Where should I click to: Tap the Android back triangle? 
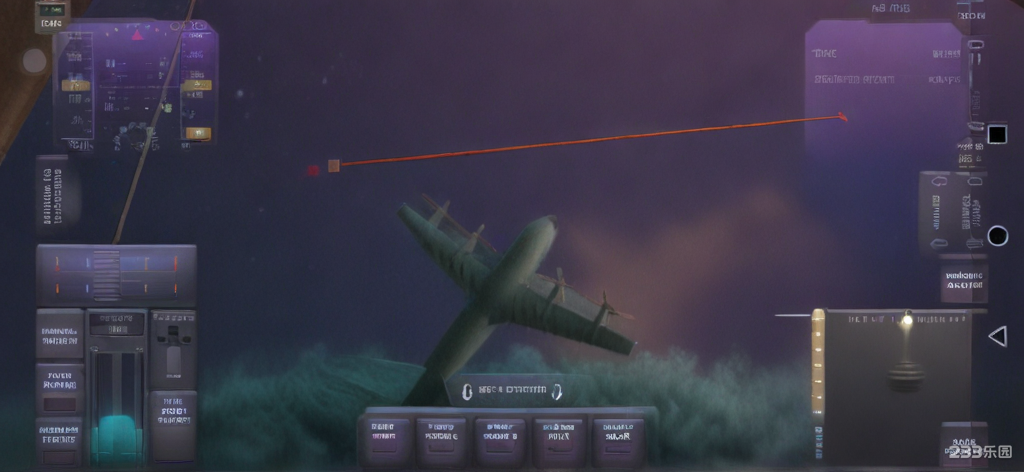pyautogui.click(x=997, y=336)
